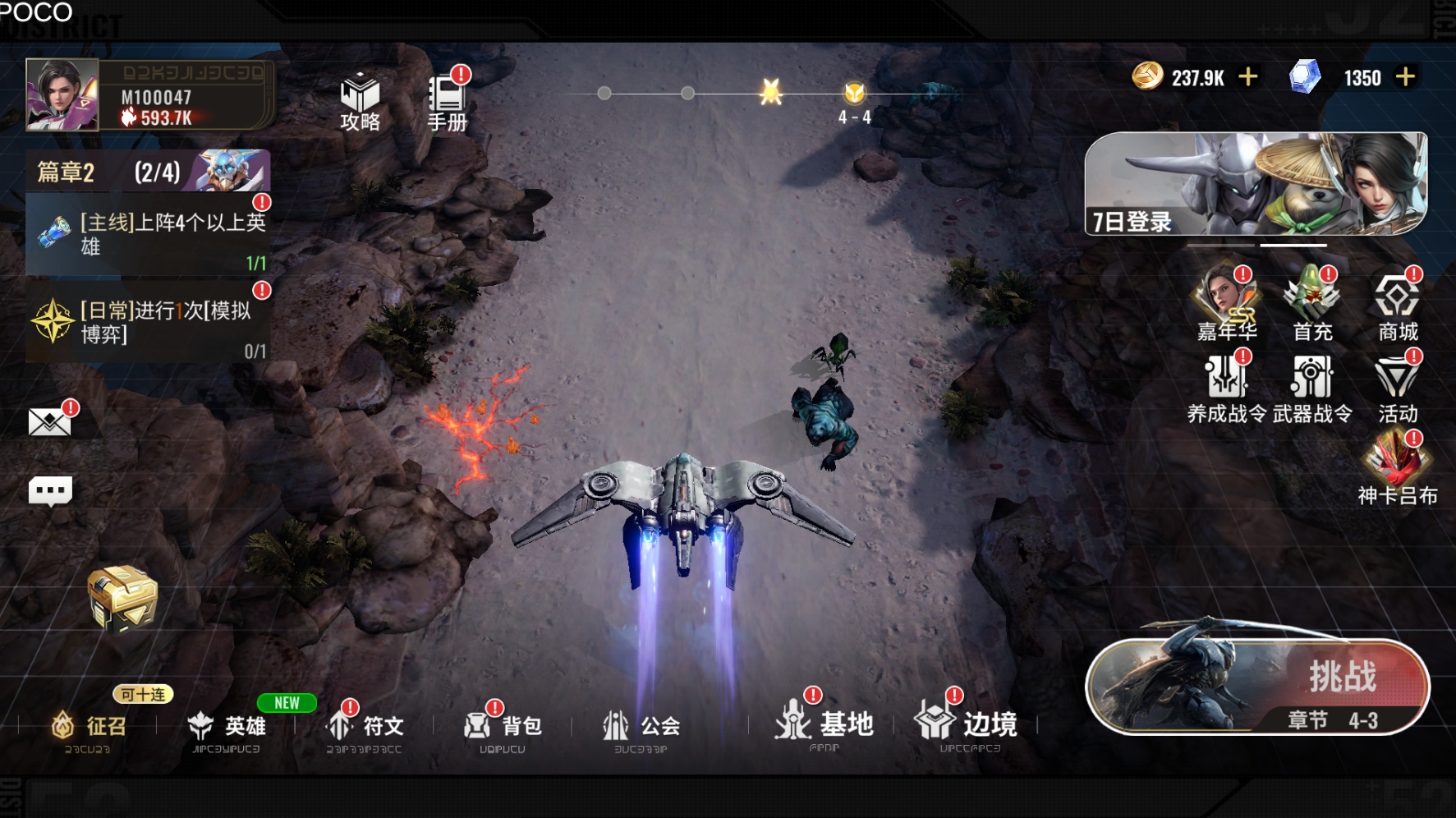Open the 养成战令 battle pass

[x=1227, y=388]
